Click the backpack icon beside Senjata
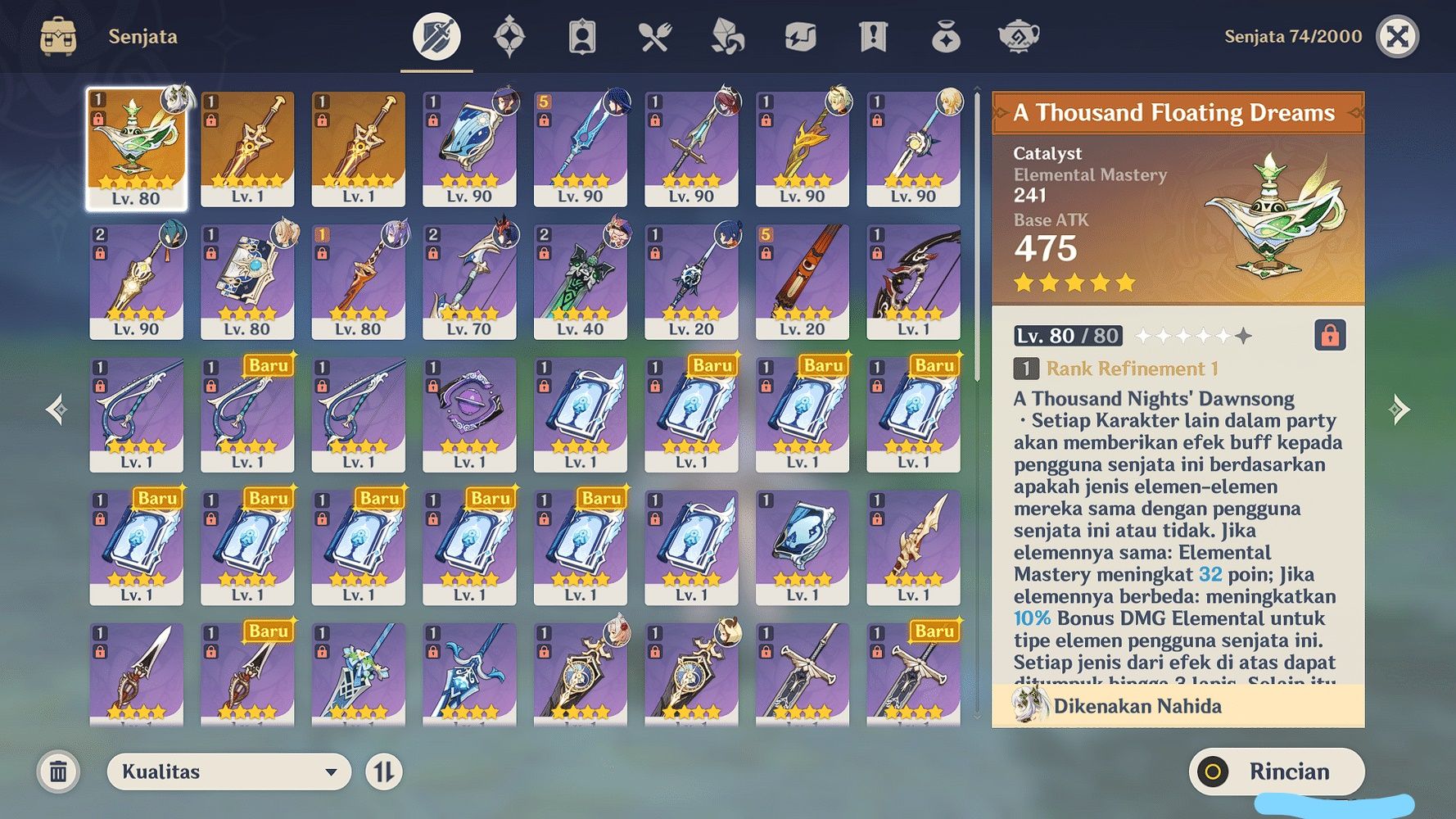The height and width of the screenshot is (819, 1456). tap(59, 35)
